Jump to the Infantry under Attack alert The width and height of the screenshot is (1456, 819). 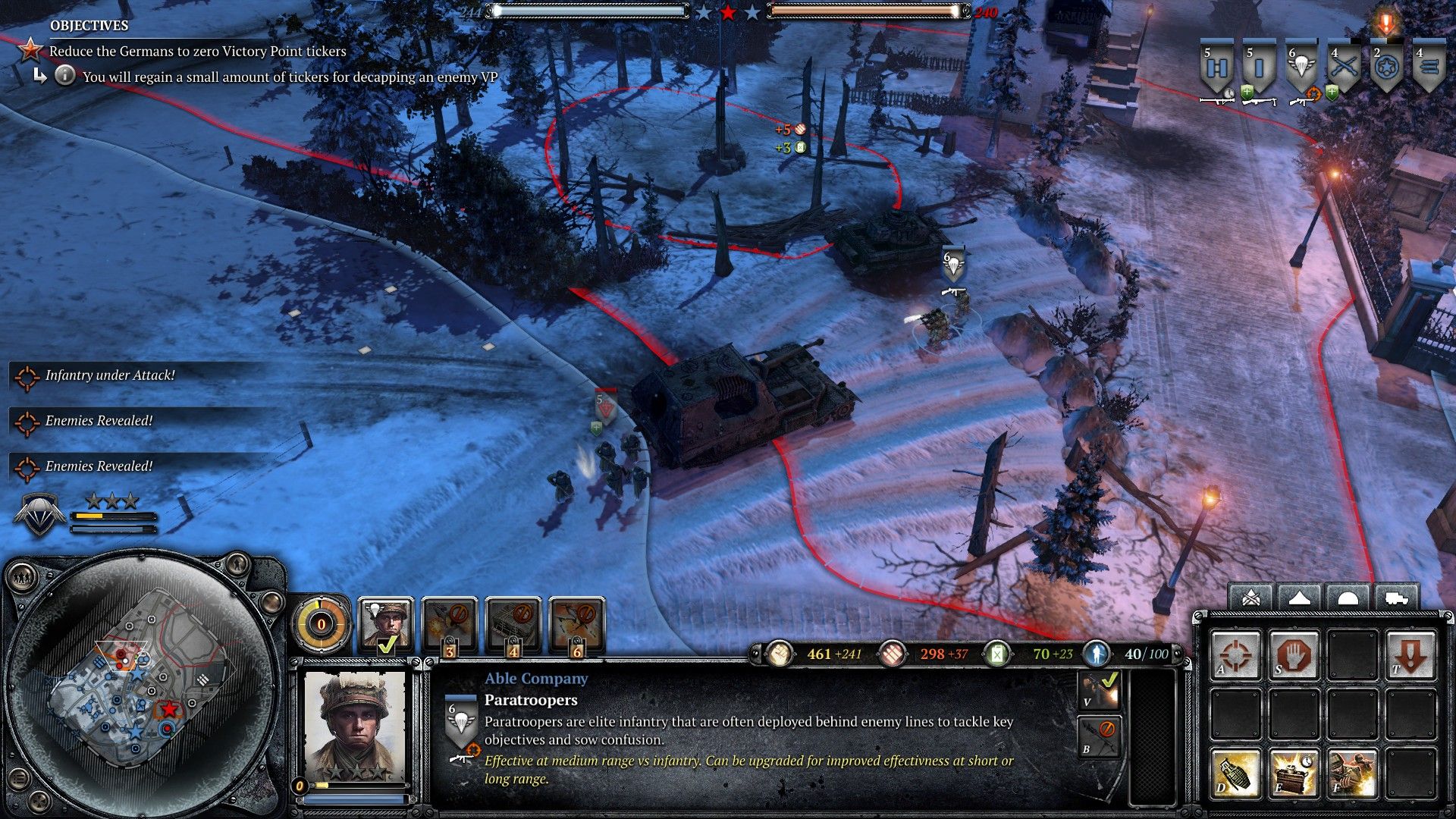[x=109, y=375]
